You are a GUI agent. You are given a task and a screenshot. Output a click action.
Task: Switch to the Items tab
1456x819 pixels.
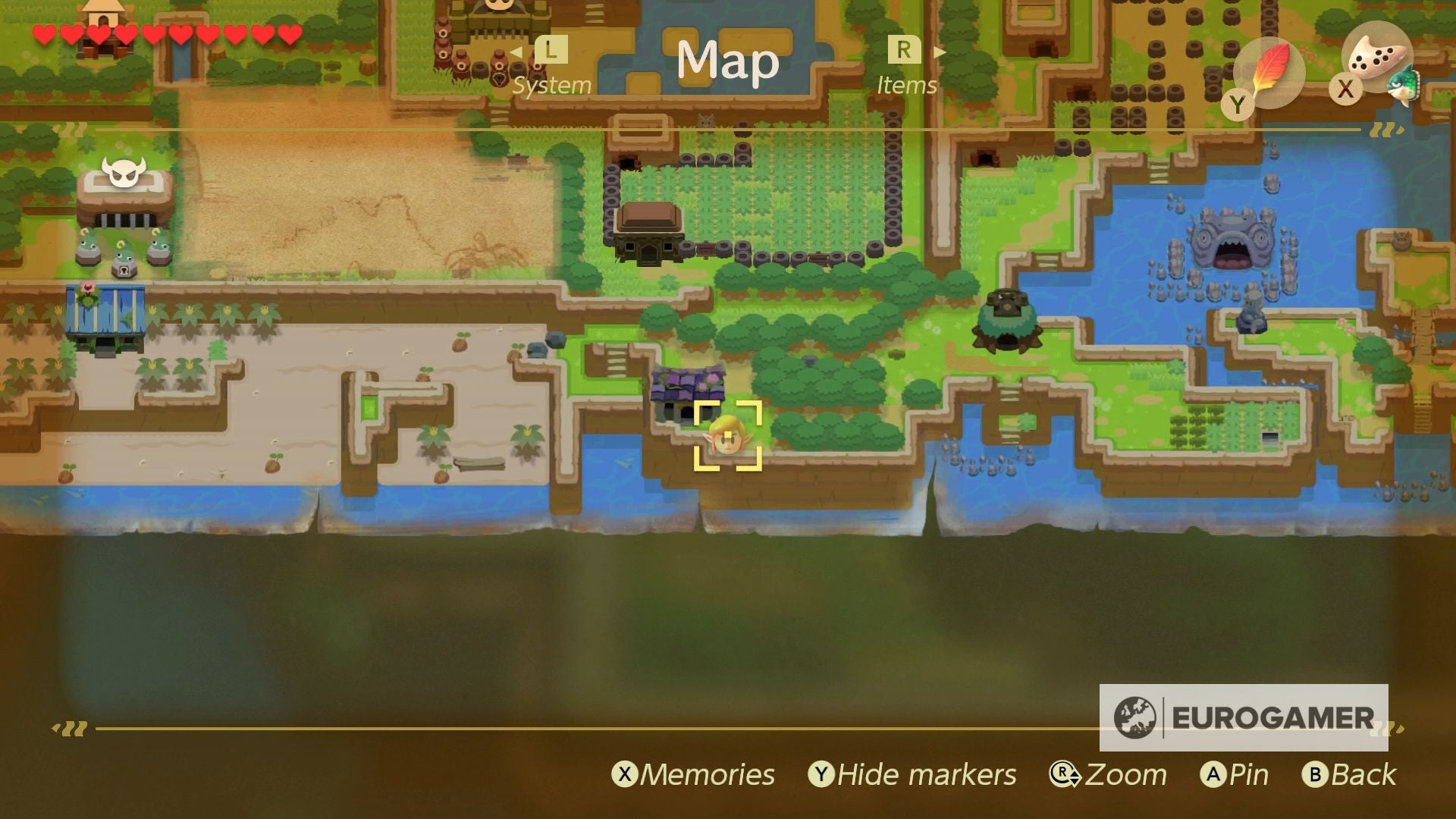coord(907,85)
